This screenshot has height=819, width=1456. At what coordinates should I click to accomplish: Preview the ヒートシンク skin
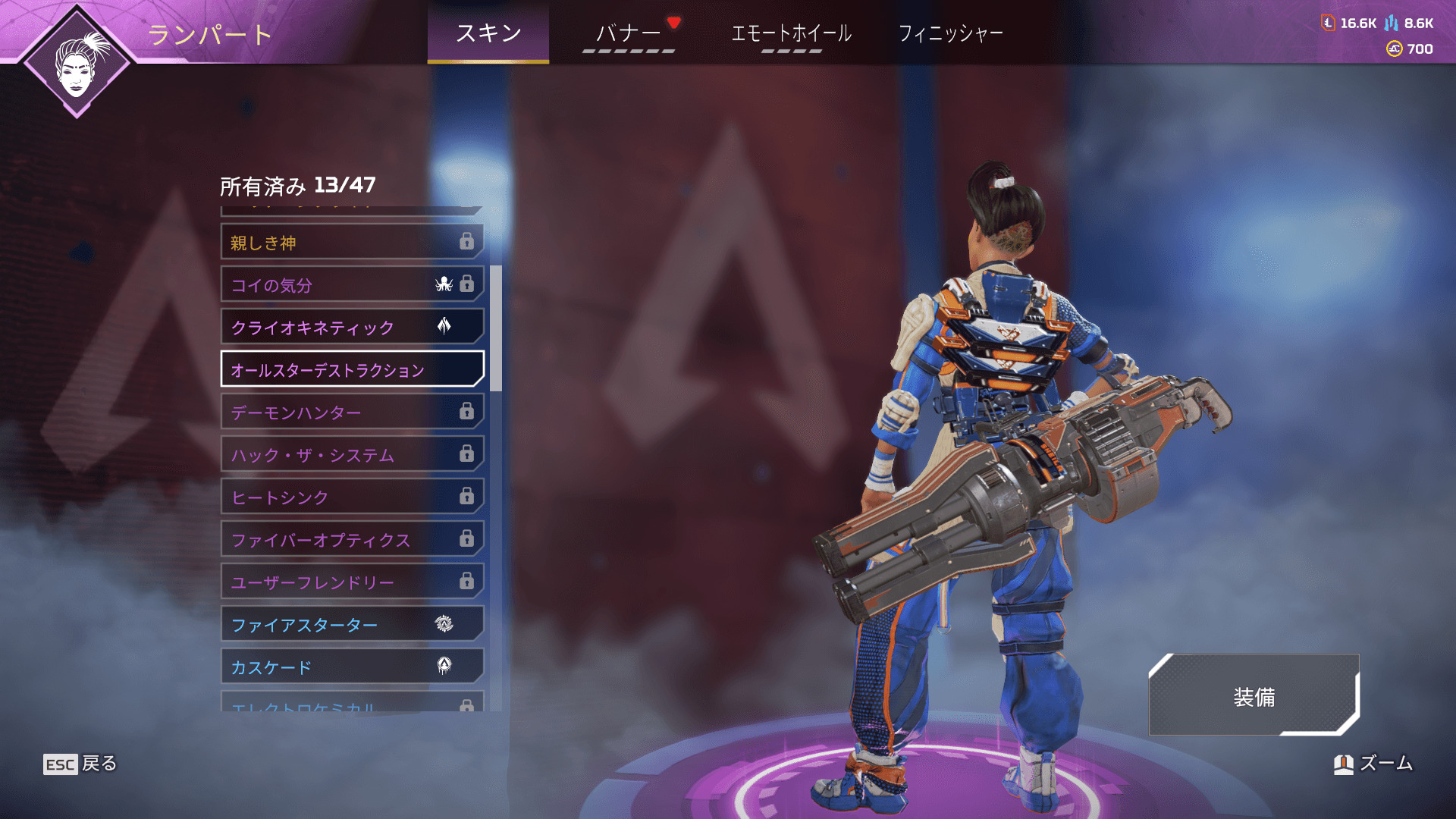[352, 497]
